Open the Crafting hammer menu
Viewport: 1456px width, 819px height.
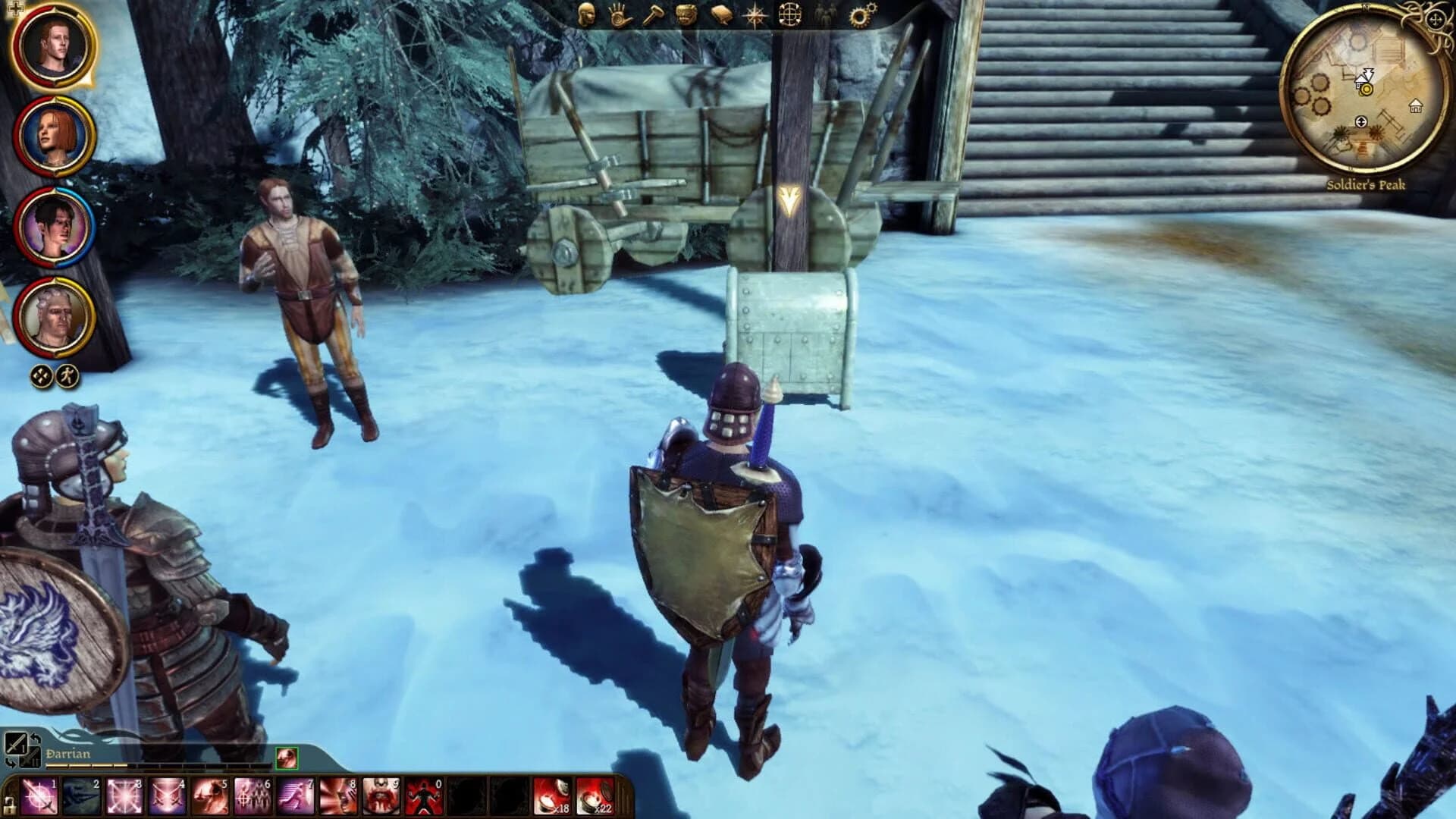pyautogui.click(x=654, y=14)
